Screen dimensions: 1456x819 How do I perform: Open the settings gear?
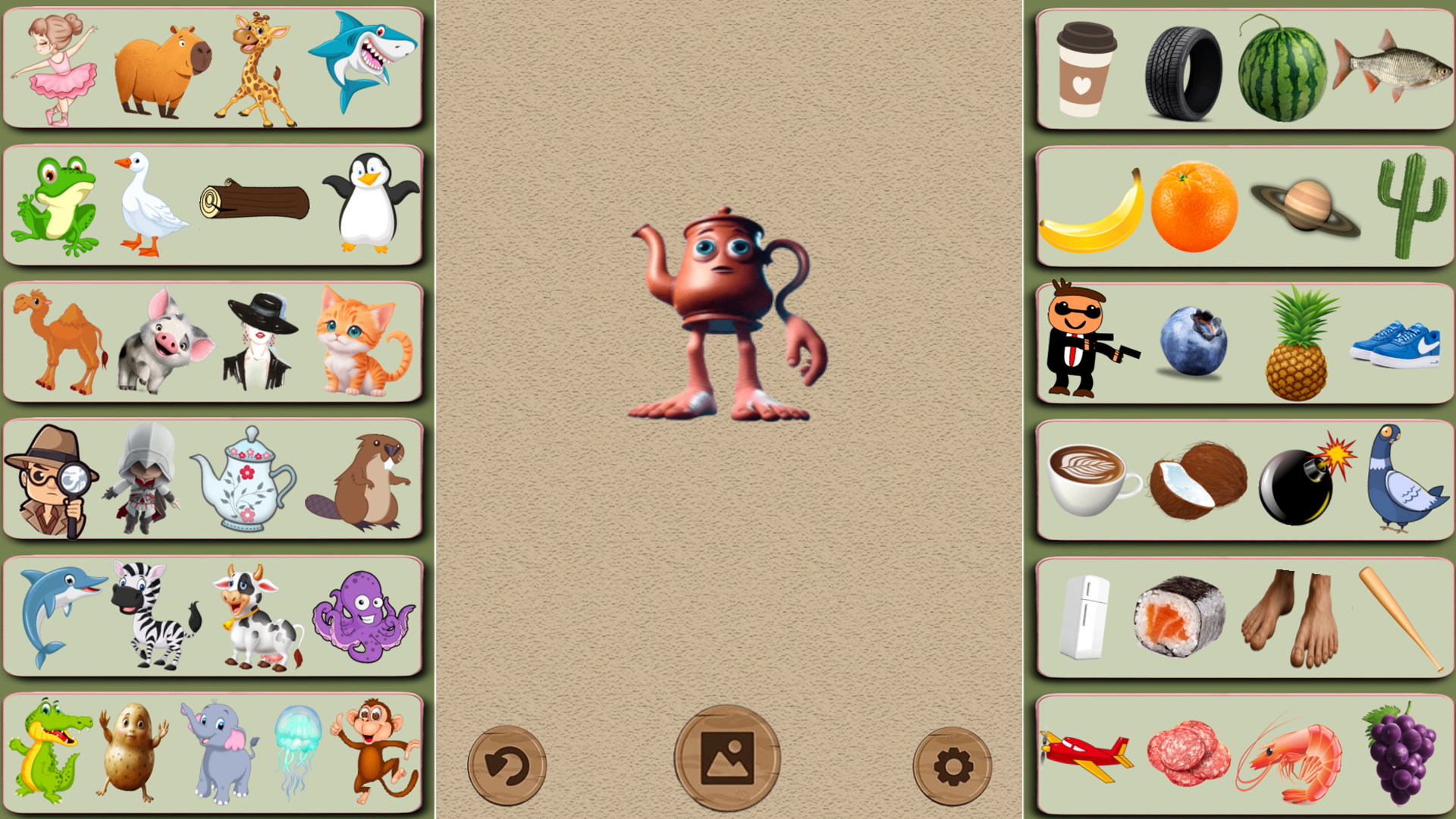pyautogui.click(x=952, y=764)
